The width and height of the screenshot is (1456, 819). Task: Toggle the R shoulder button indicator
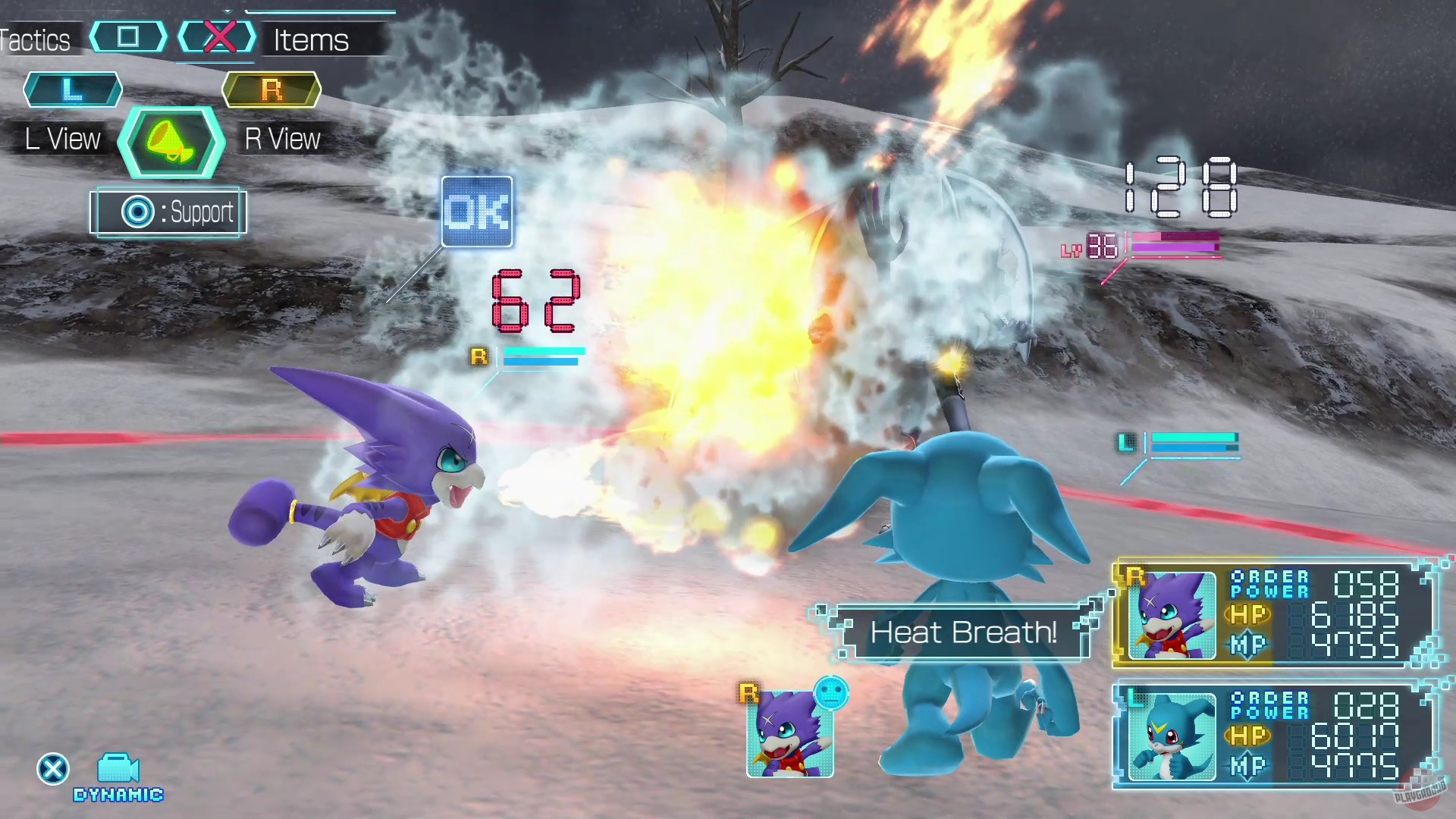click(271, 89)
